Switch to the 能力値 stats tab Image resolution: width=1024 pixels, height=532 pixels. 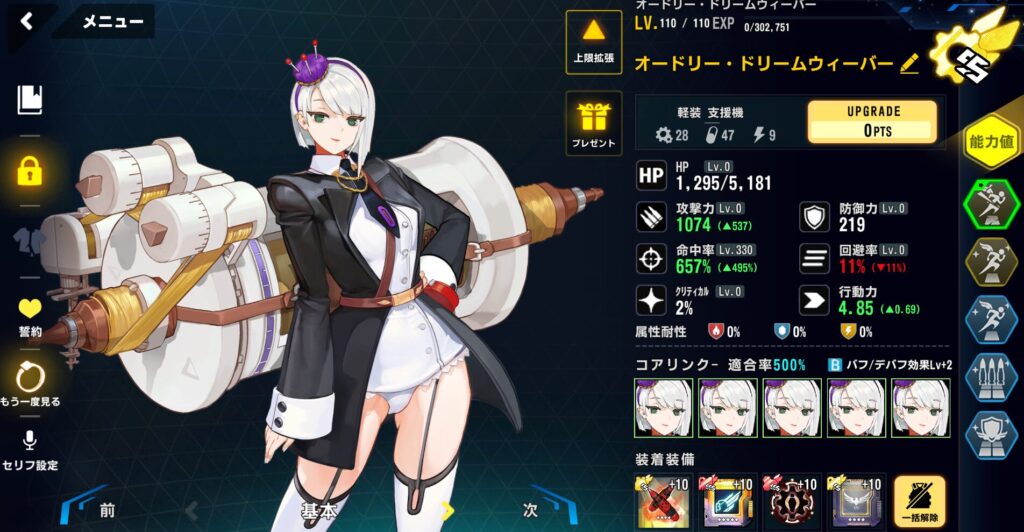click(991, 142)
